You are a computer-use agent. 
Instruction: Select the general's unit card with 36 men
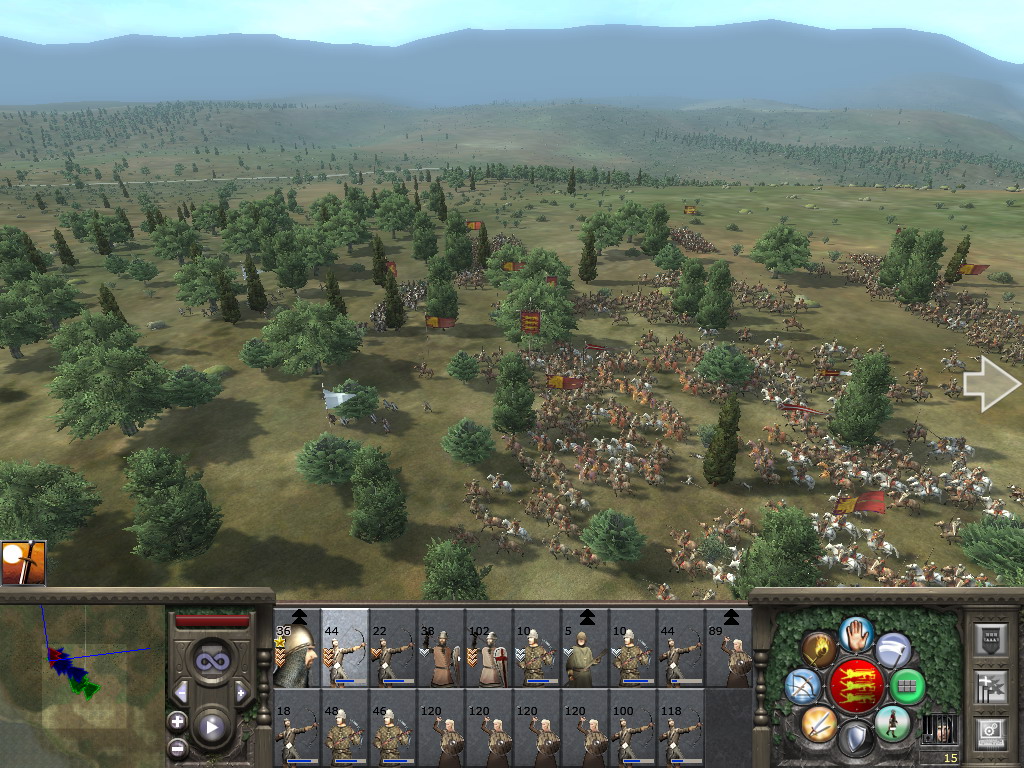point(296,649)
